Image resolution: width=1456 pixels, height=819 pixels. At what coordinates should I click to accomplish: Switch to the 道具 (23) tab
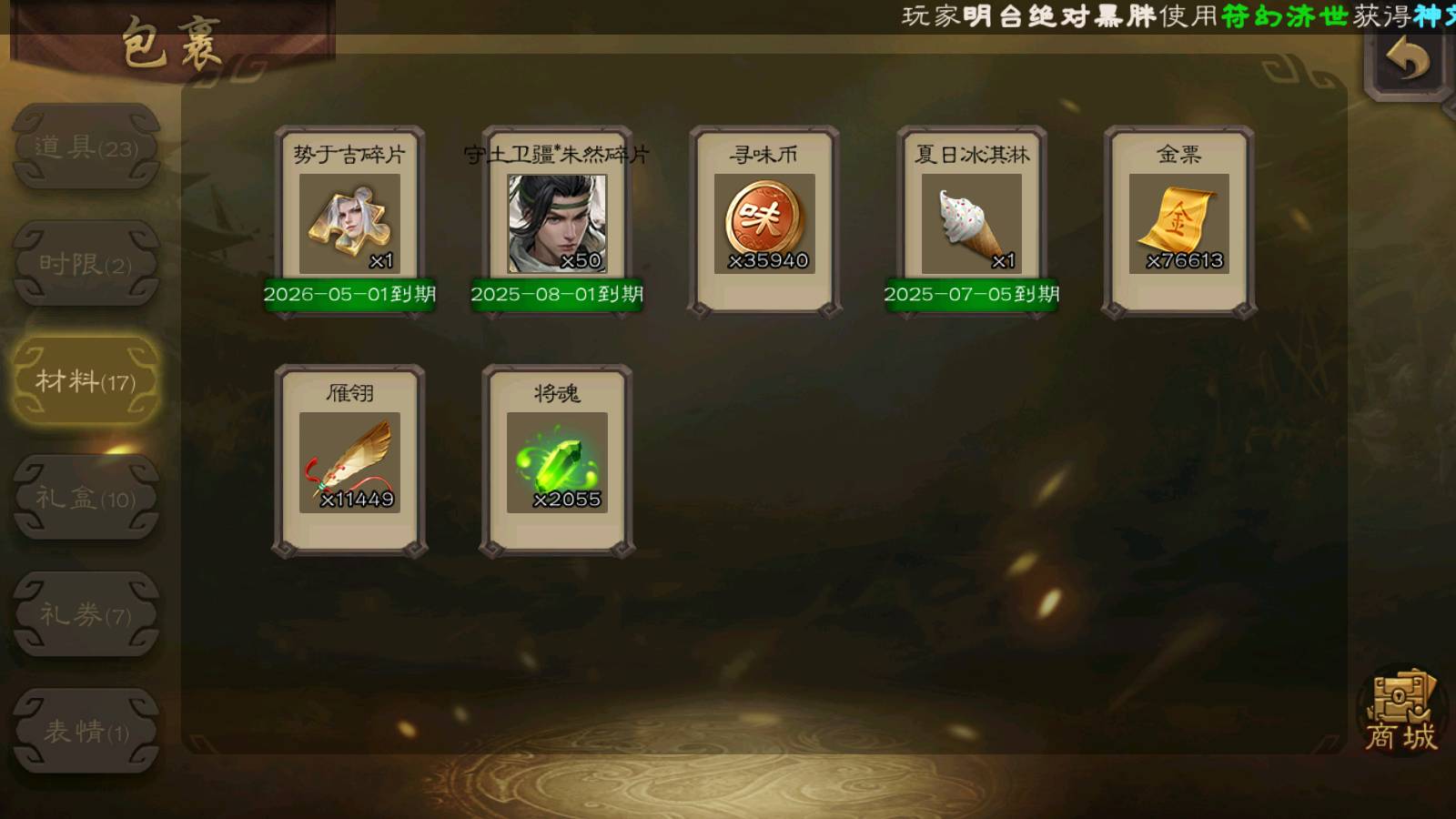point(86,147)
